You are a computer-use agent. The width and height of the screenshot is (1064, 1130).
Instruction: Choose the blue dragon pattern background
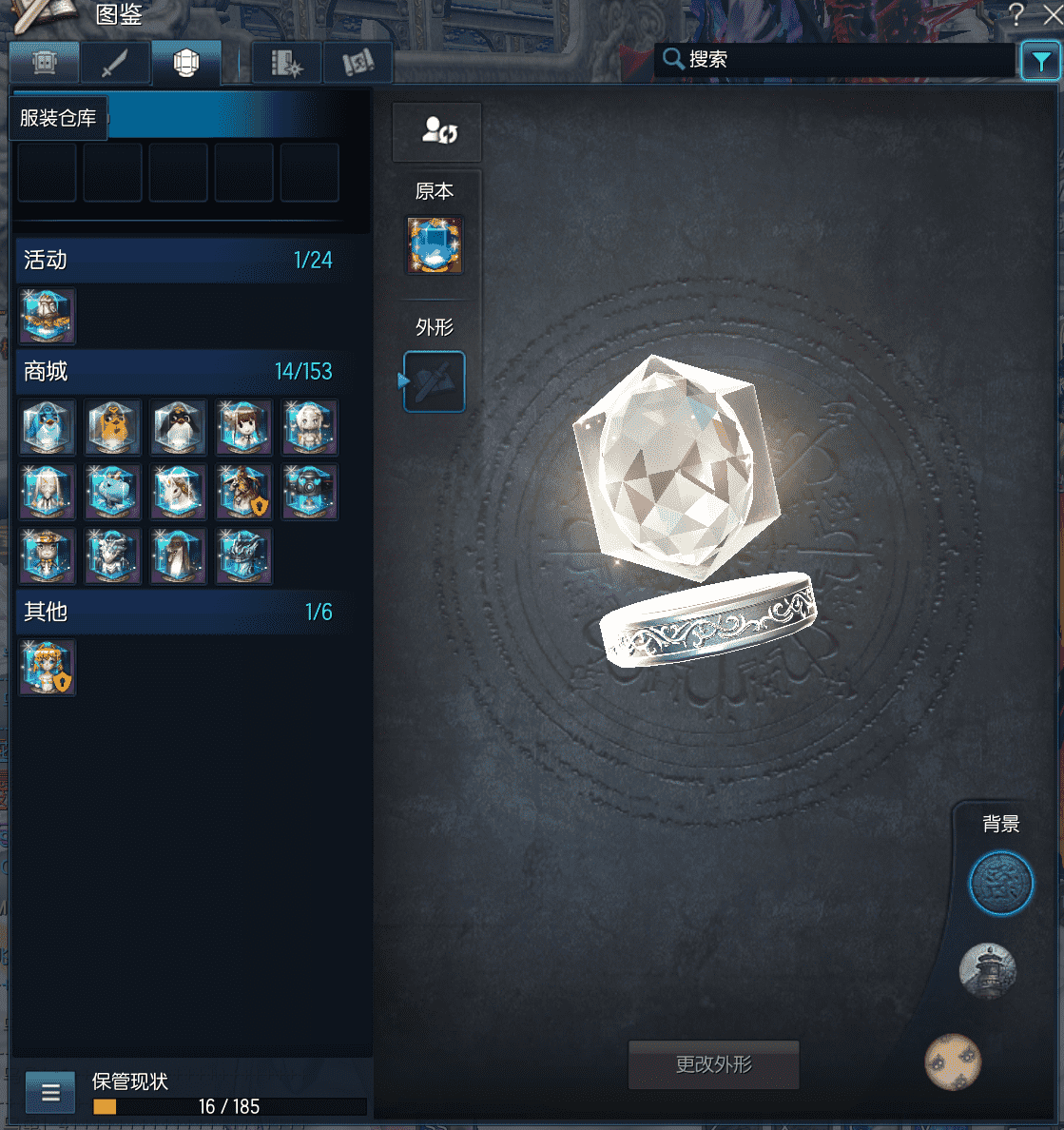(x=1000, y=884)
